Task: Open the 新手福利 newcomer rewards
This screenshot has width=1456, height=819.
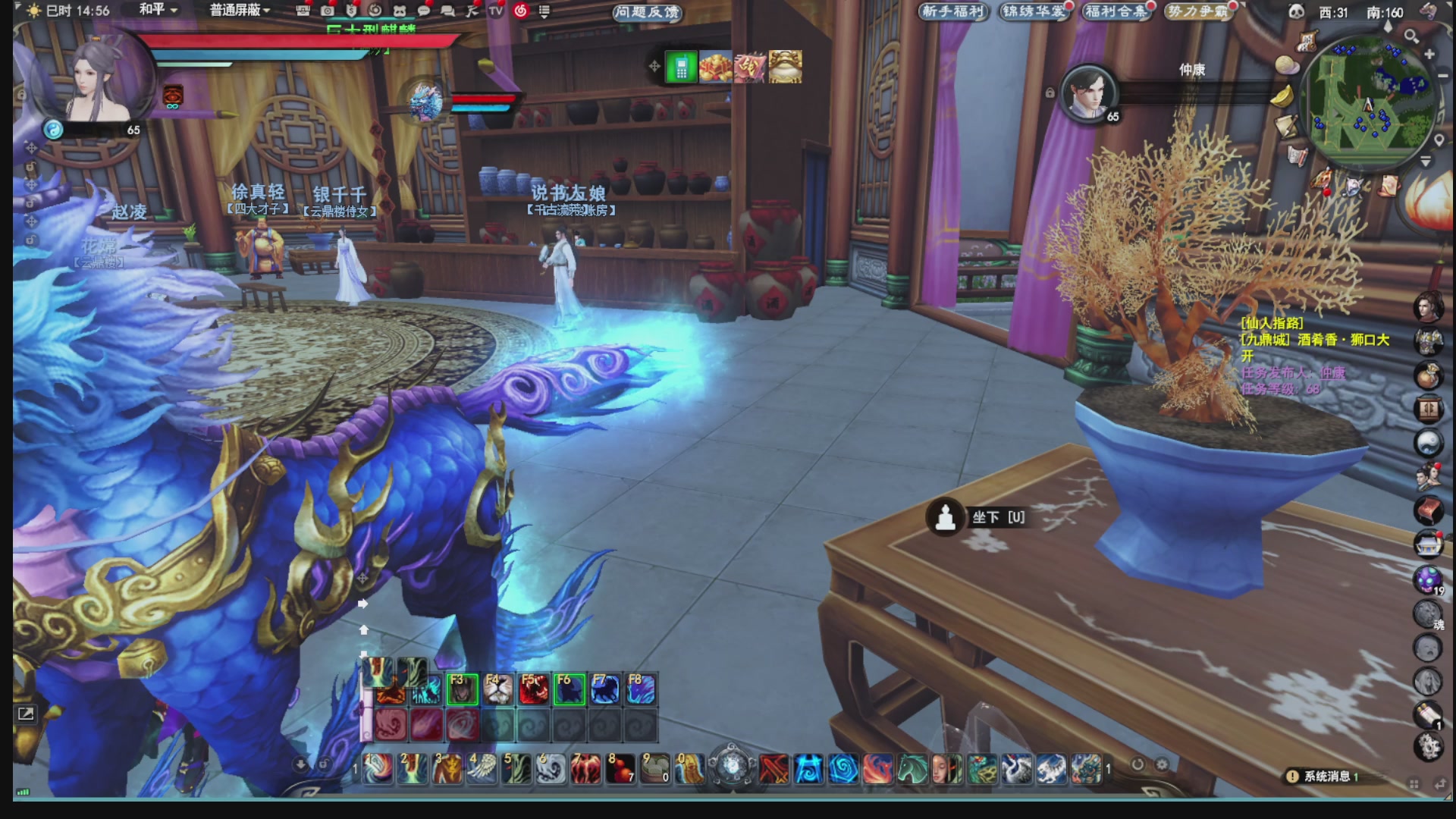Action: pyautogui.click(x=952, y=11)
